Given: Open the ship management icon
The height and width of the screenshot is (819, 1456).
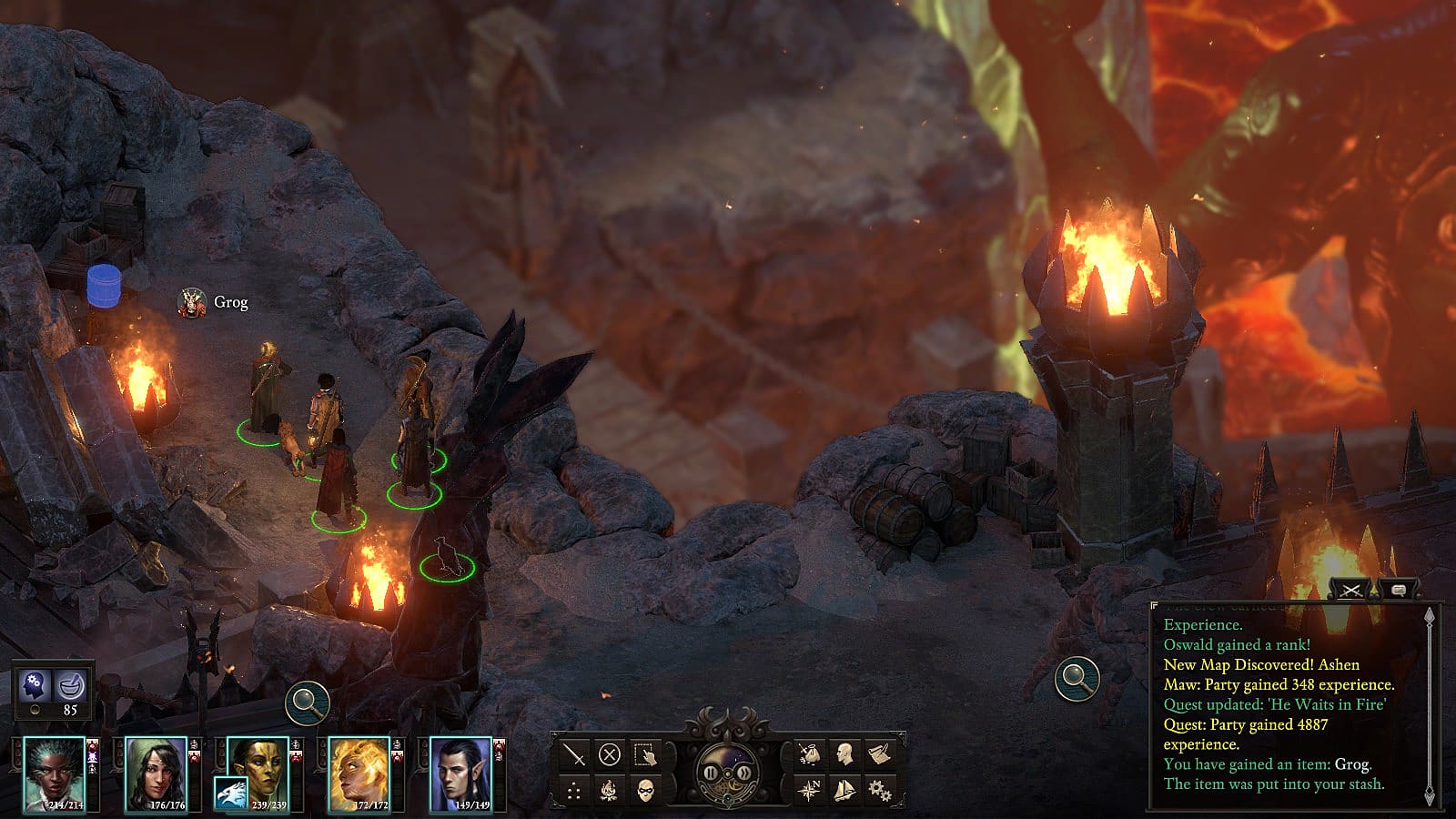Looking at the screenshot, I should coord(844,790).
